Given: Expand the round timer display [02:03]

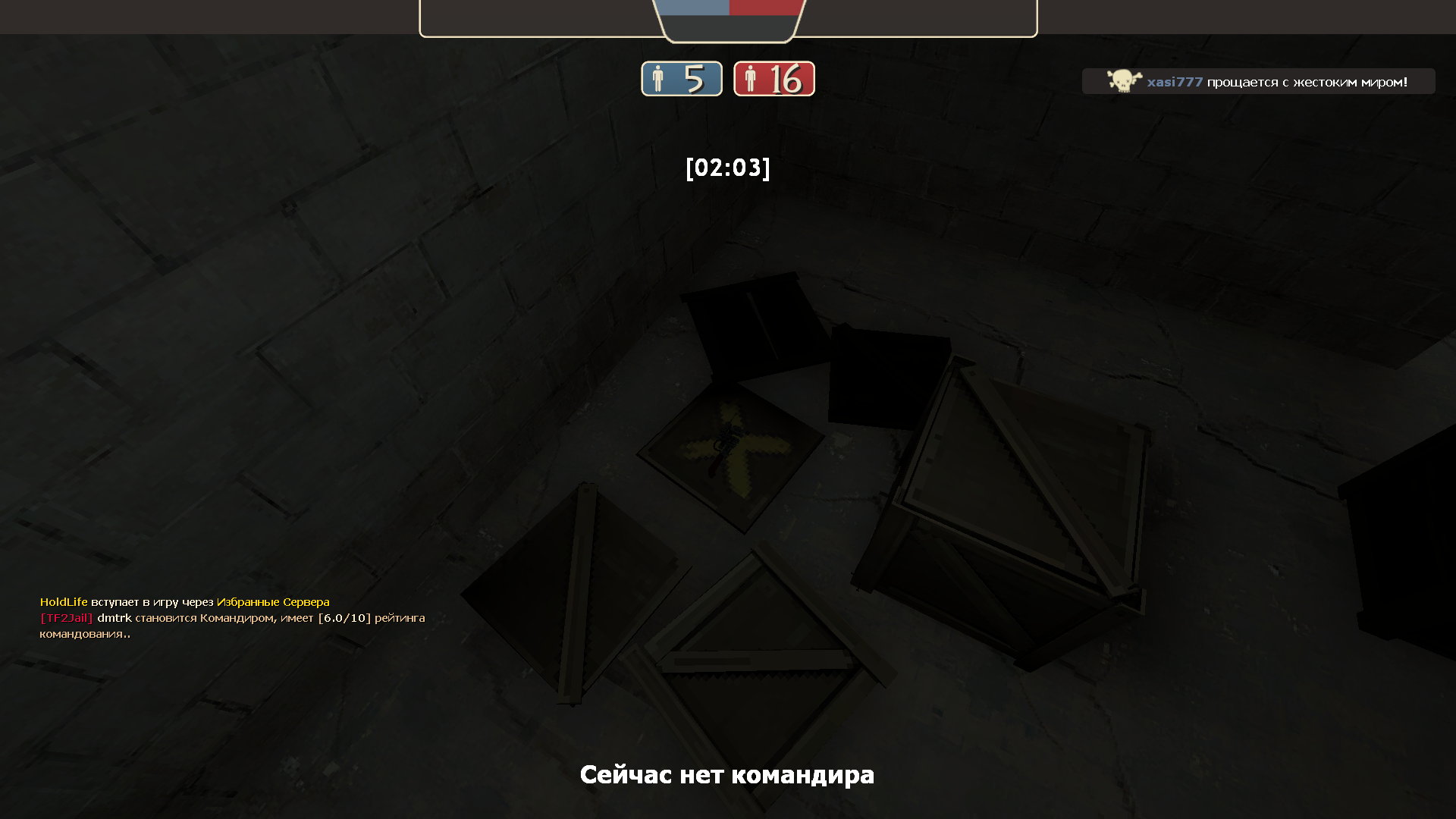Looking at the screenshot, I should pos(727,169).
